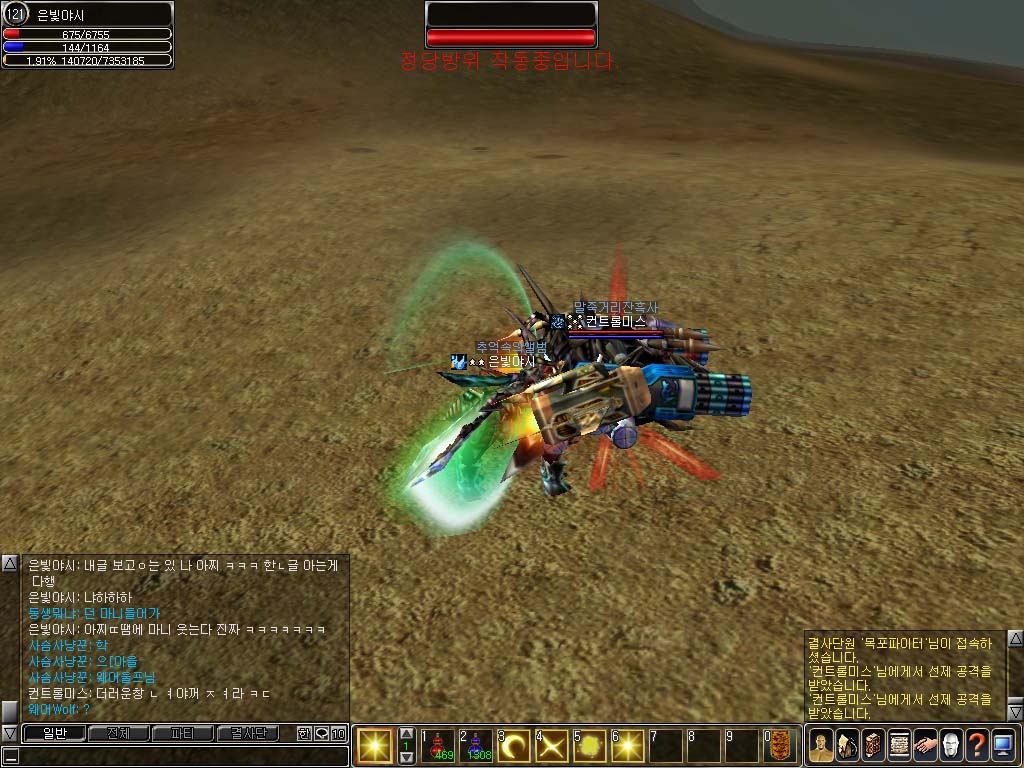Use the blue potion in slot 2
Screen dimensions: 1024x768
(x=476, y=745)
